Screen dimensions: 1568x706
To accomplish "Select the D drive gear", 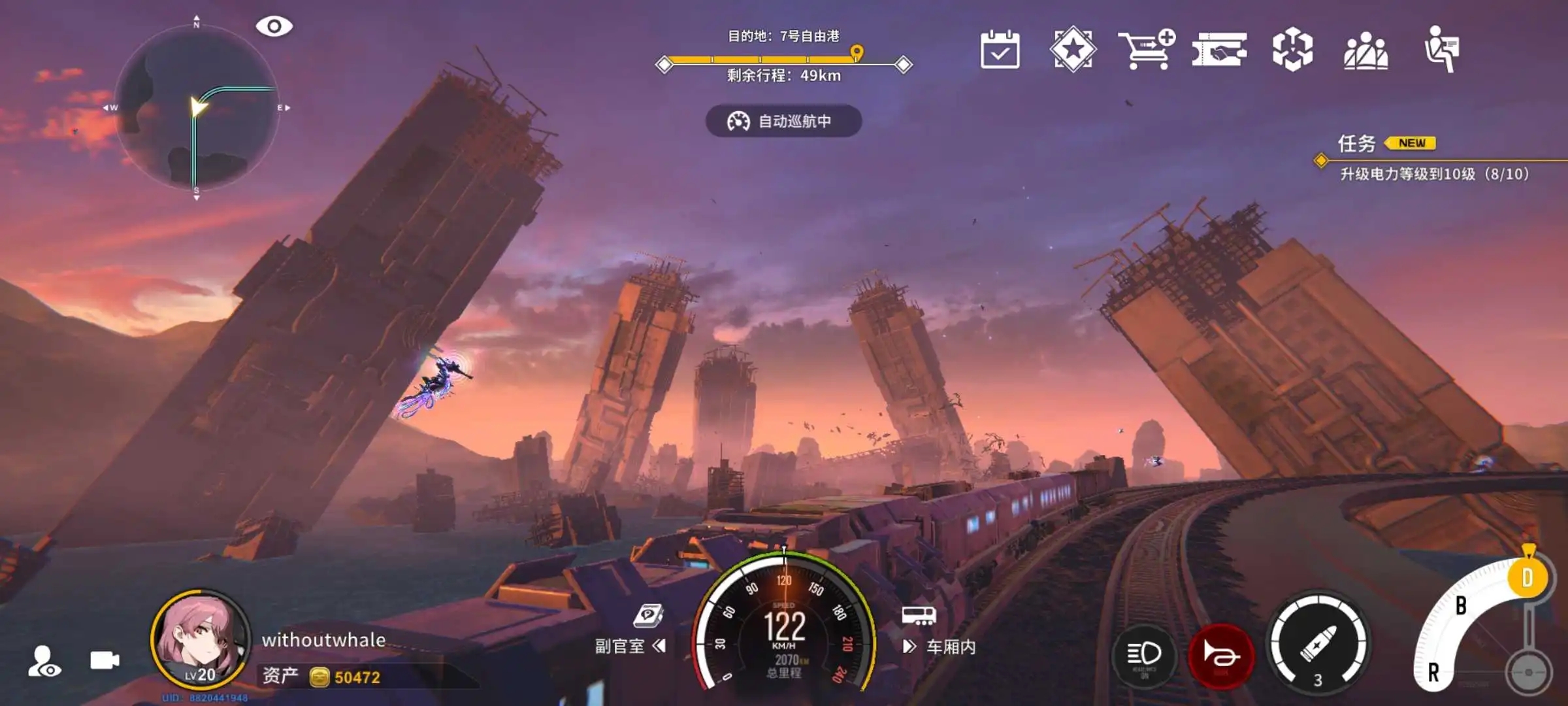I will click(x=1527, y=578).
